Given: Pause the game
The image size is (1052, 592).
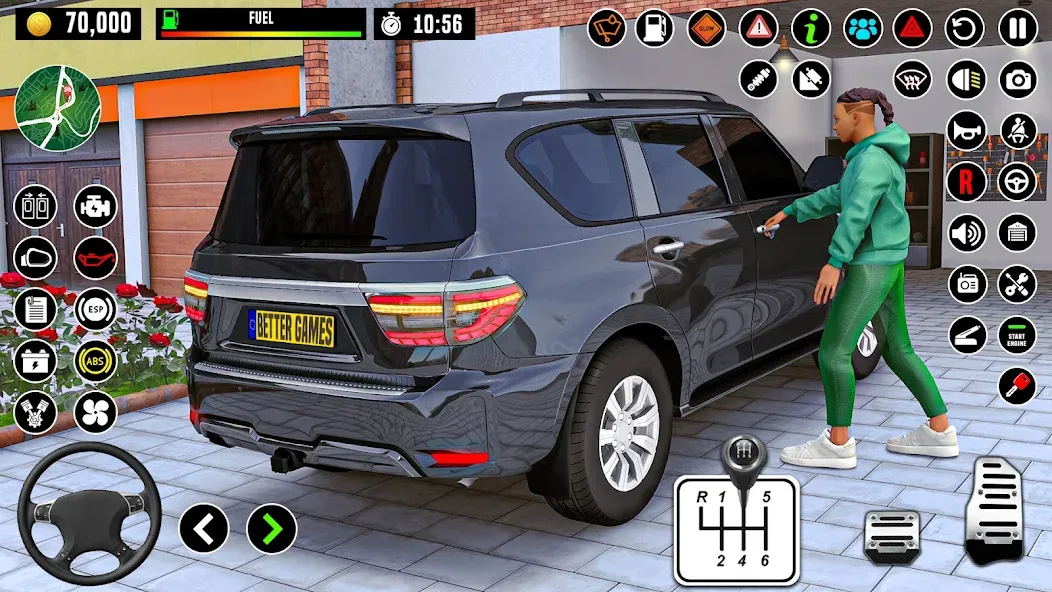Looking at the screenshot, I should click(x=1018, y=28).
